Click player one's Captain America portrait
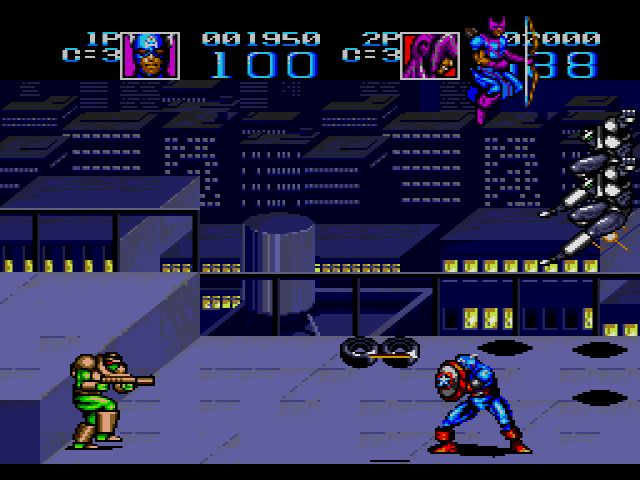The width and height of the screenshot is (640, 480). [x=150, y=56]
